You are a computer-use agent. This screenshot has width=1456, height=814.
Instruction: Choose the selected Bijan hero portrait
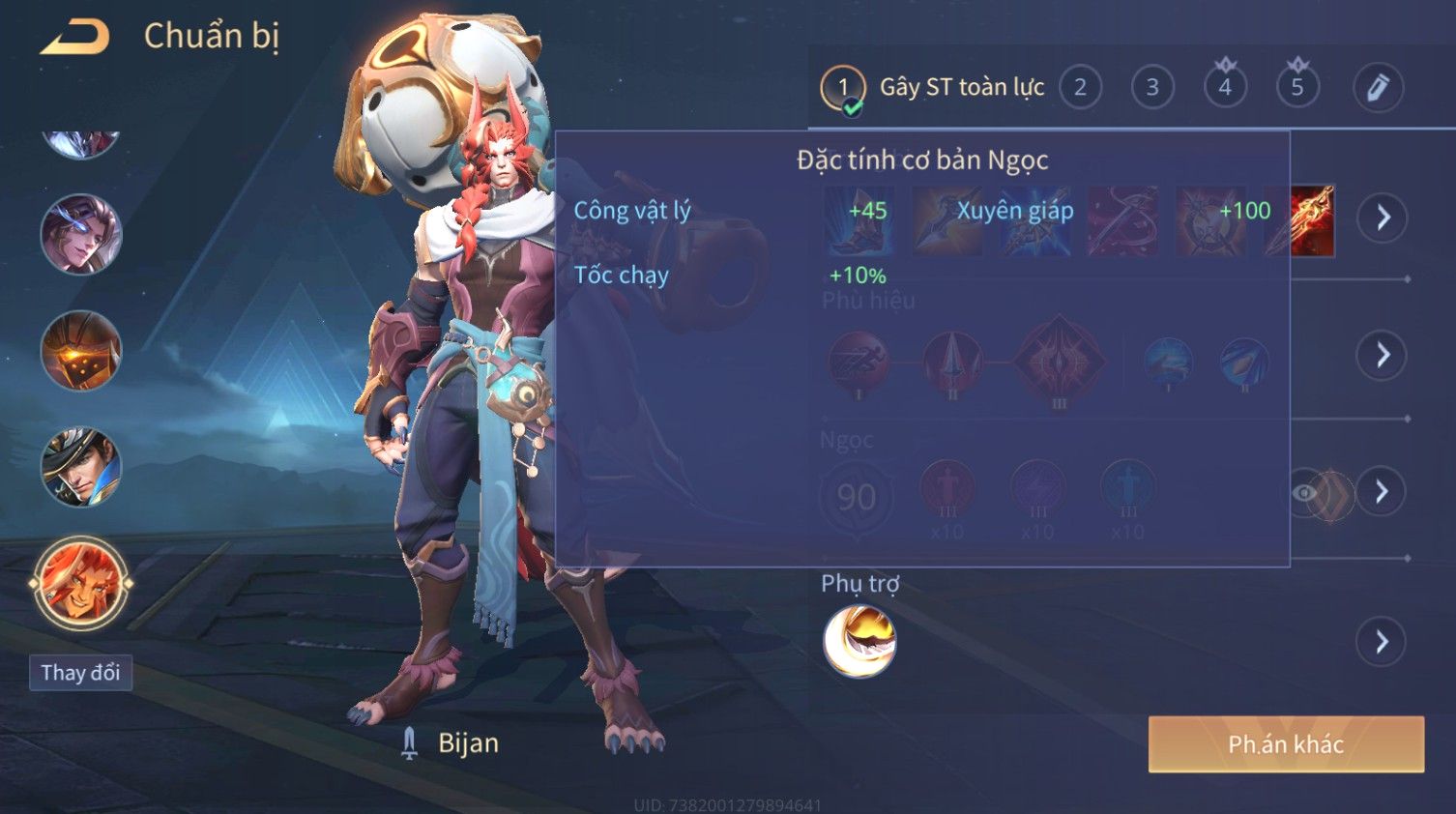tap(81, 584)
